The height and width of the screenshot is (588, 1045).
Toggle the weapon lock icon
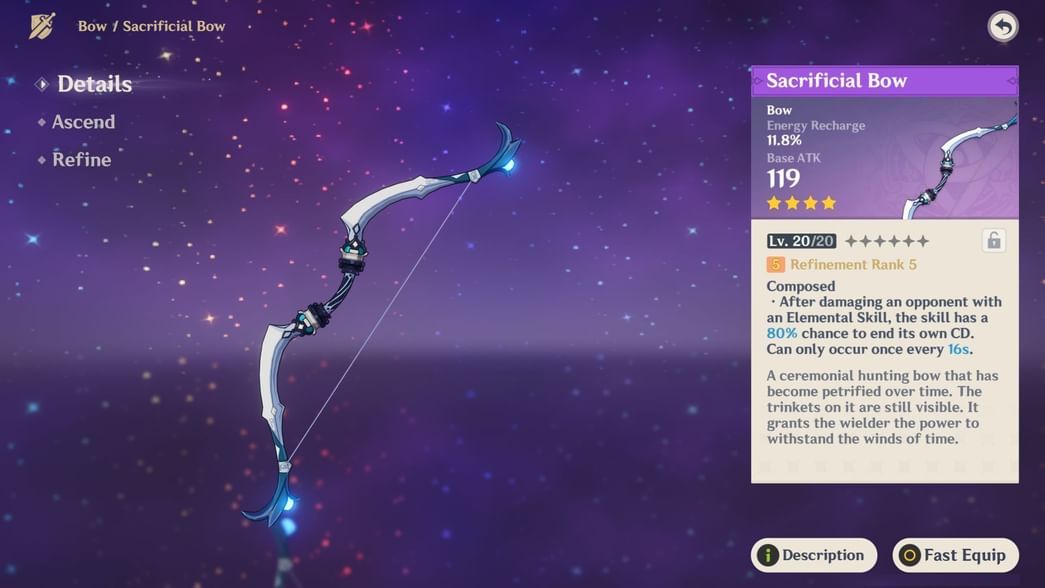point(993,240)
